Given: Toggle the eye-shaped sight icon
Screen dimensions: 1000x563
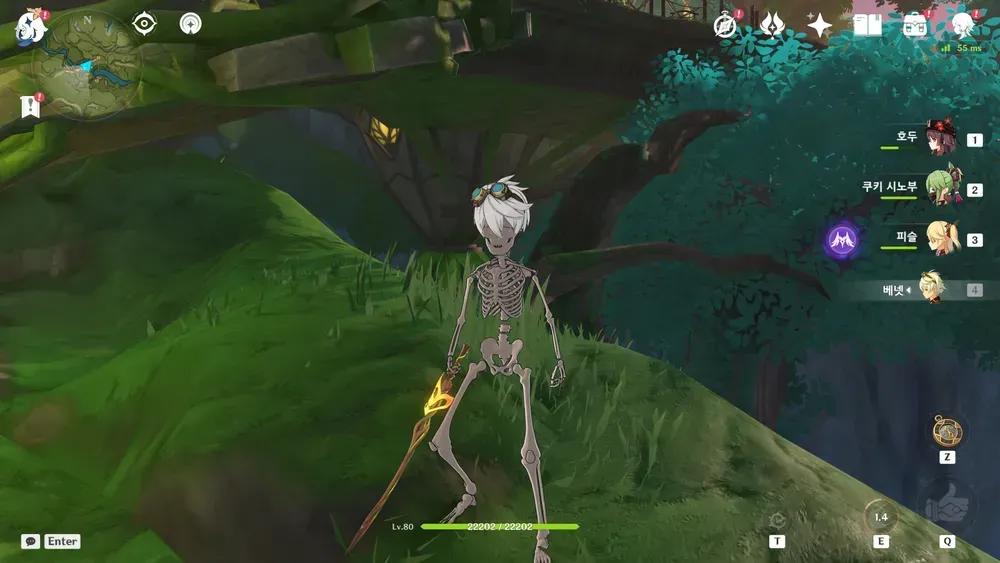Looking at the screenshot, I should (145, 24).
